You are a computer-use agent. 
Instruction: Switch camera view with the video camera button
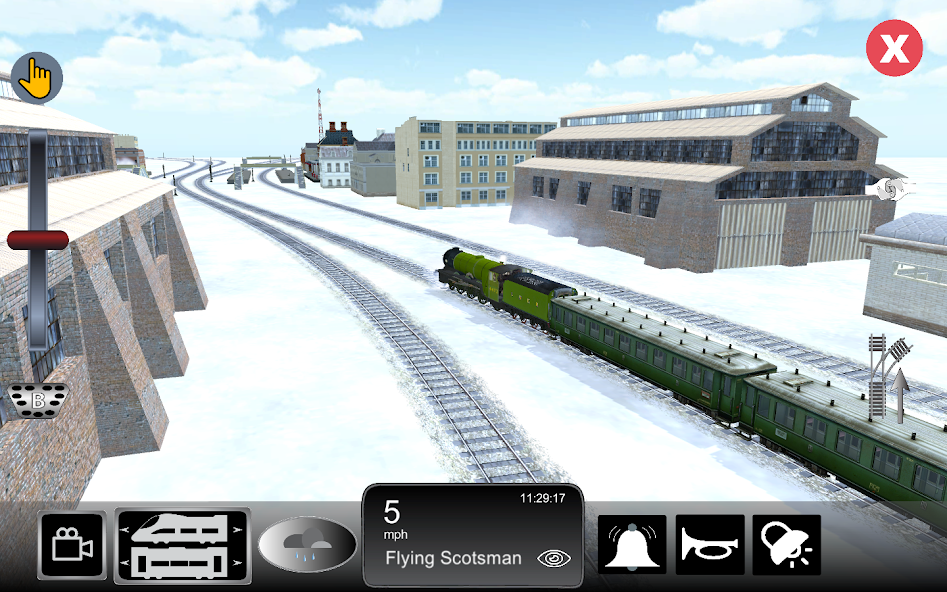pyautogui.click(x=72, y=546)
